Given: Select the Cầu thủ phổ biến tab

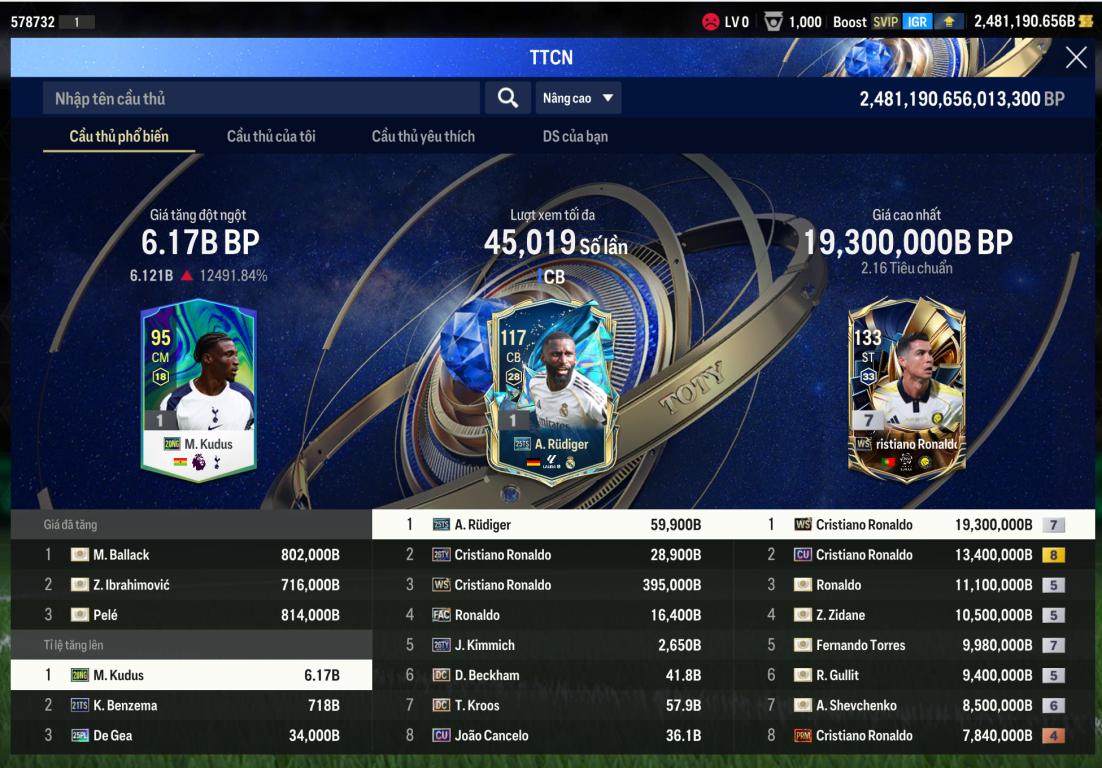Looking at the screenshot, I should coord(119,136).
